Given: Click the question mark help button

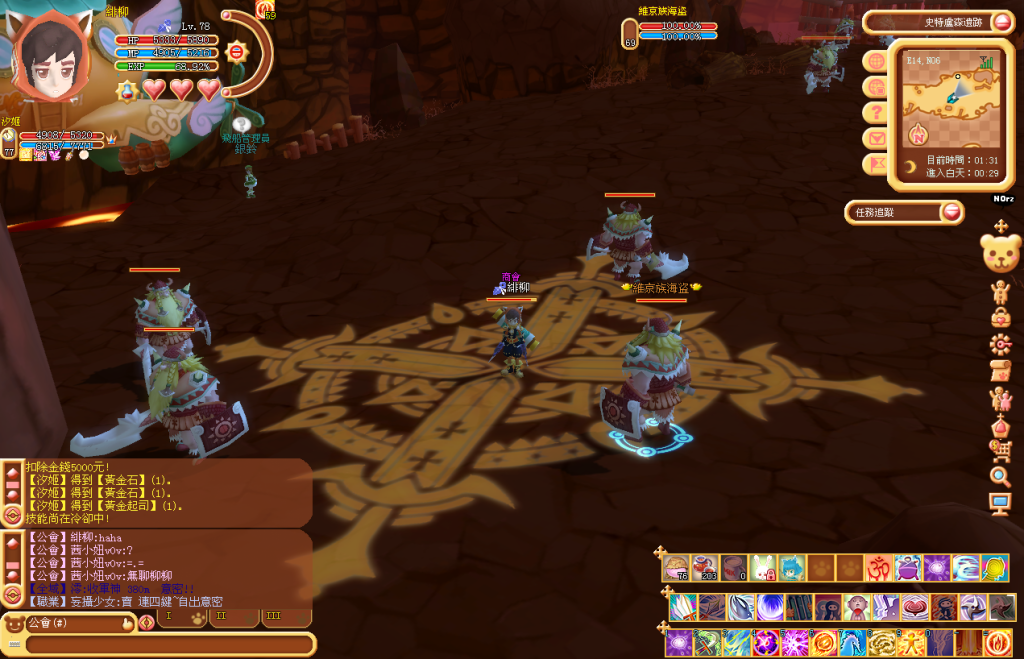Looking at the screenshot, I should tap(876, 113).
